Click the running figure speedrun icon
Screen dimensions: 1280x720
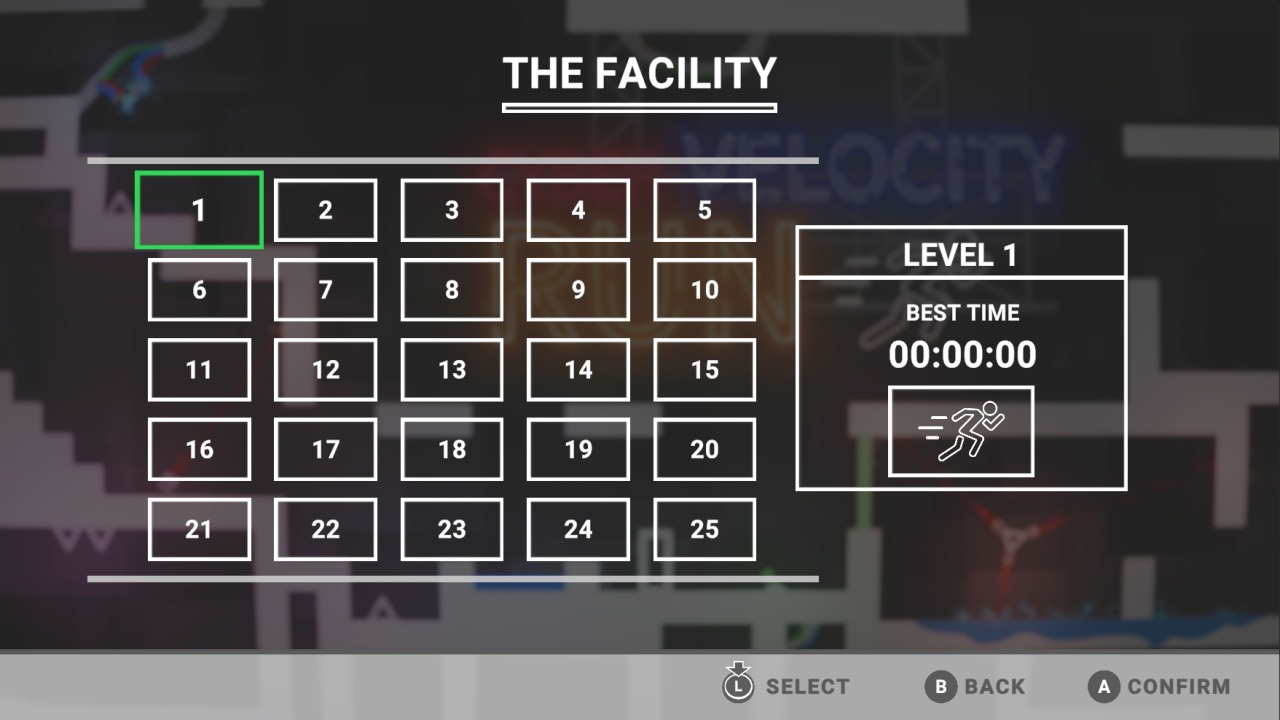tap(961, 432)
